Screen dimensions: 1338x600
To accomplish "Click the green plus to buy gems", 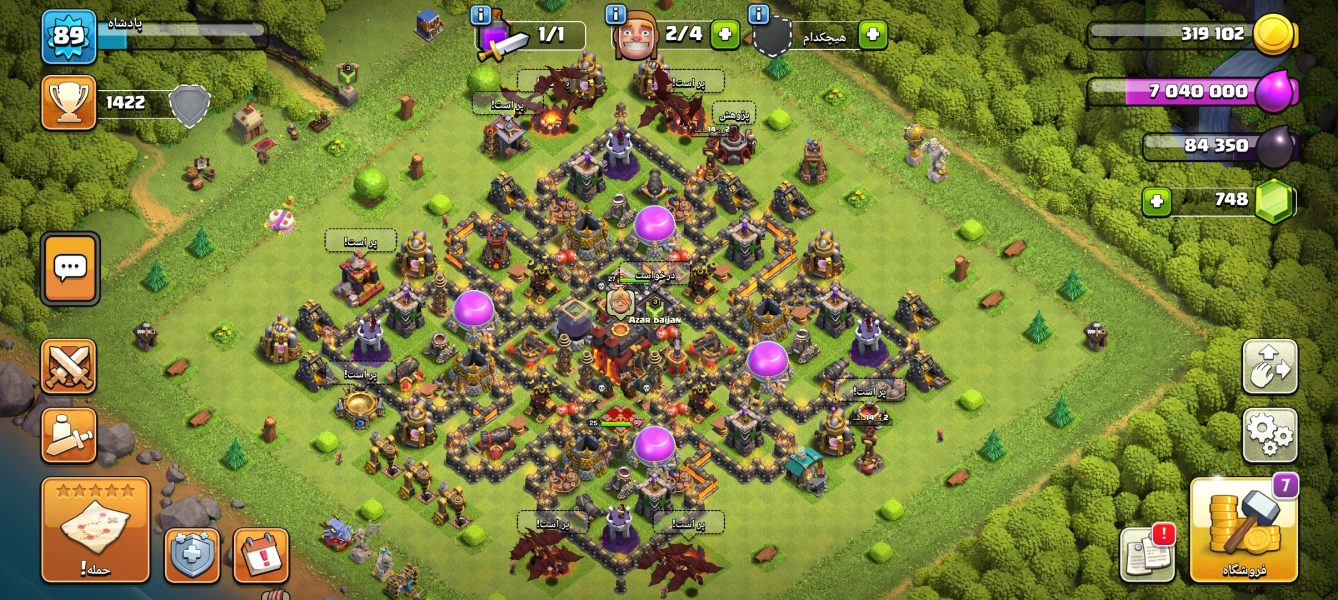I will pos(1157,201).
